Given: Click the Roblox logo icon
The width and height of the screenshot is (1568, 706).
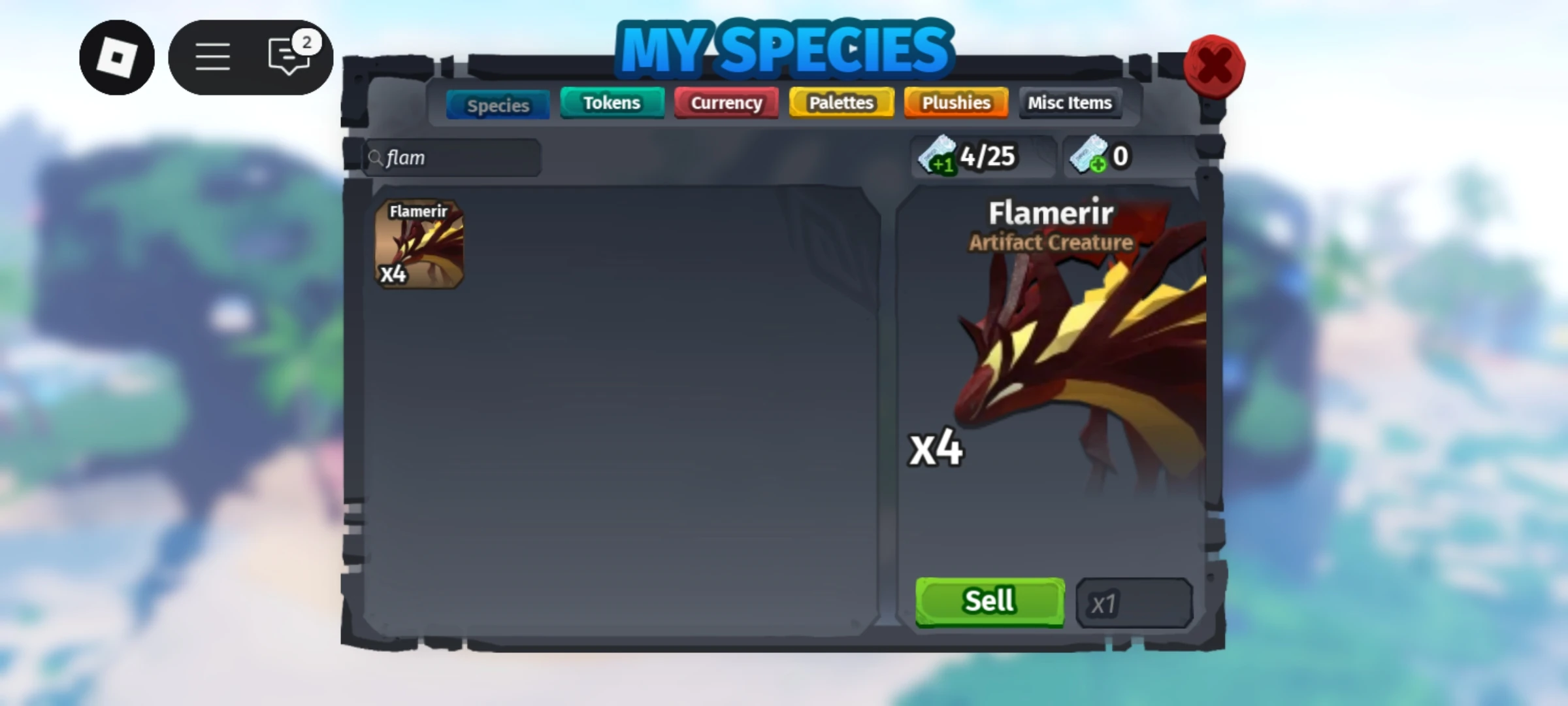Looking at the screenshot, I should tap(117, 58).
